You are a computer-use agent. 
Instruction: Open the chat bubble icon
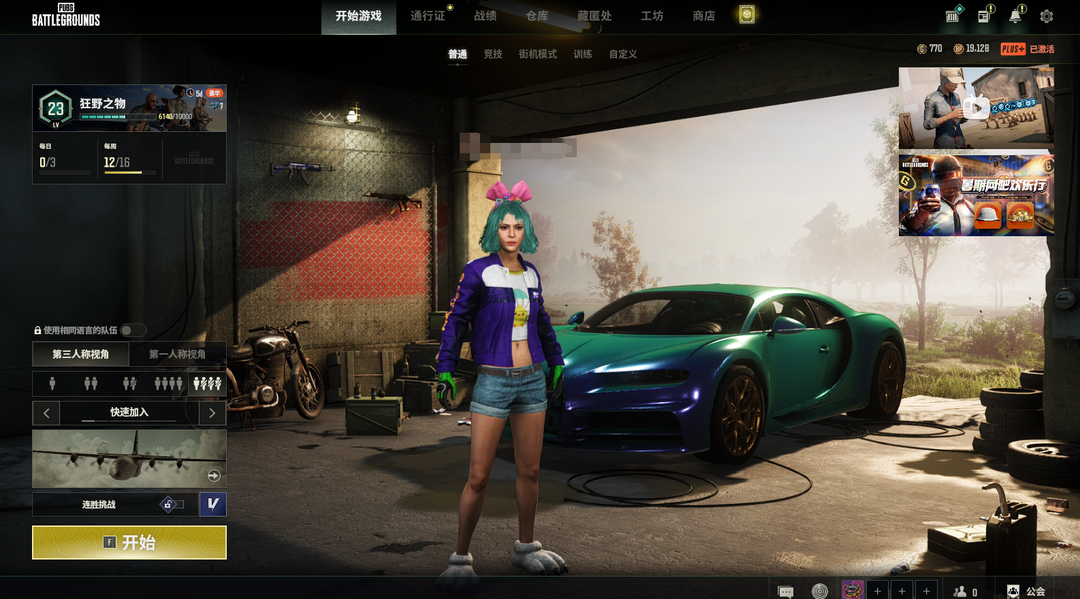click(786, 591)
